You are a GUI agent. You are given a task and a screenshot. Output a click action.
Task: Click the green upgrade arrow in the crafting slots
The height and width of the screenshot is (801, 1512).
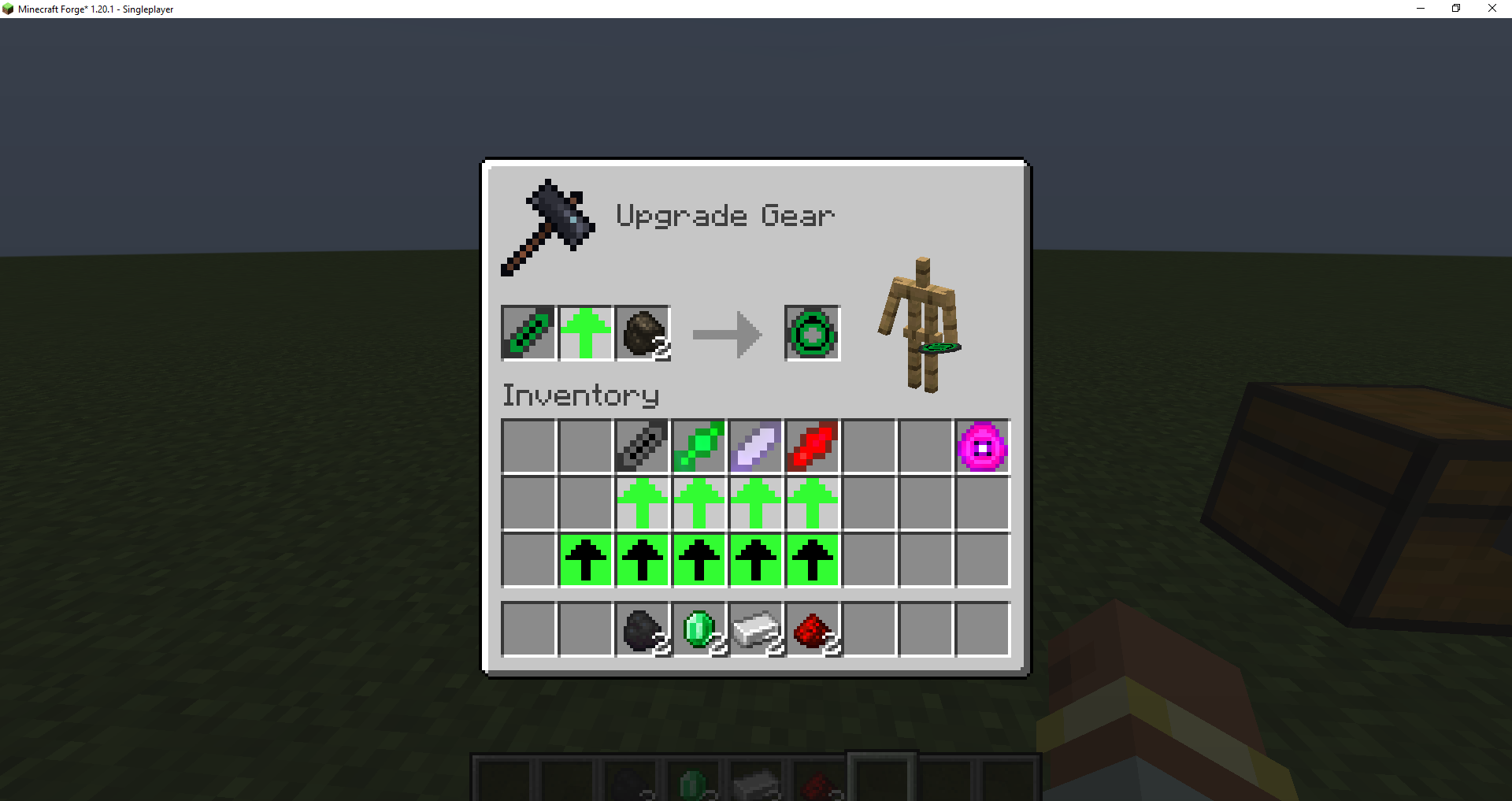(584, 333)
